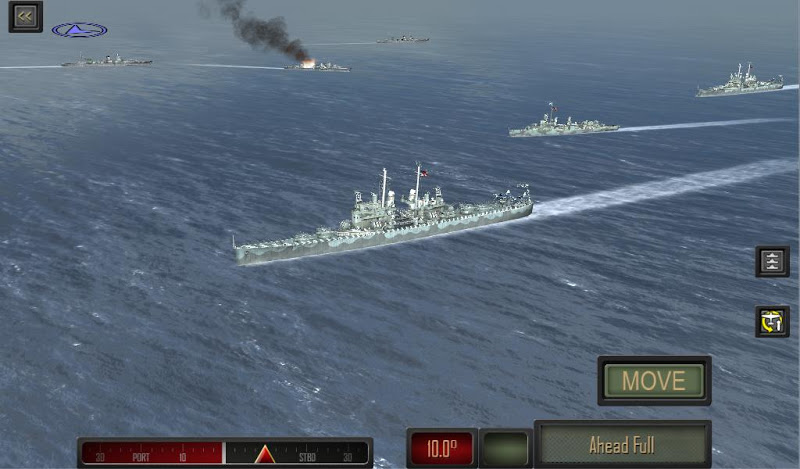Confirm the order with the MOVE button

tap(654, 381)
